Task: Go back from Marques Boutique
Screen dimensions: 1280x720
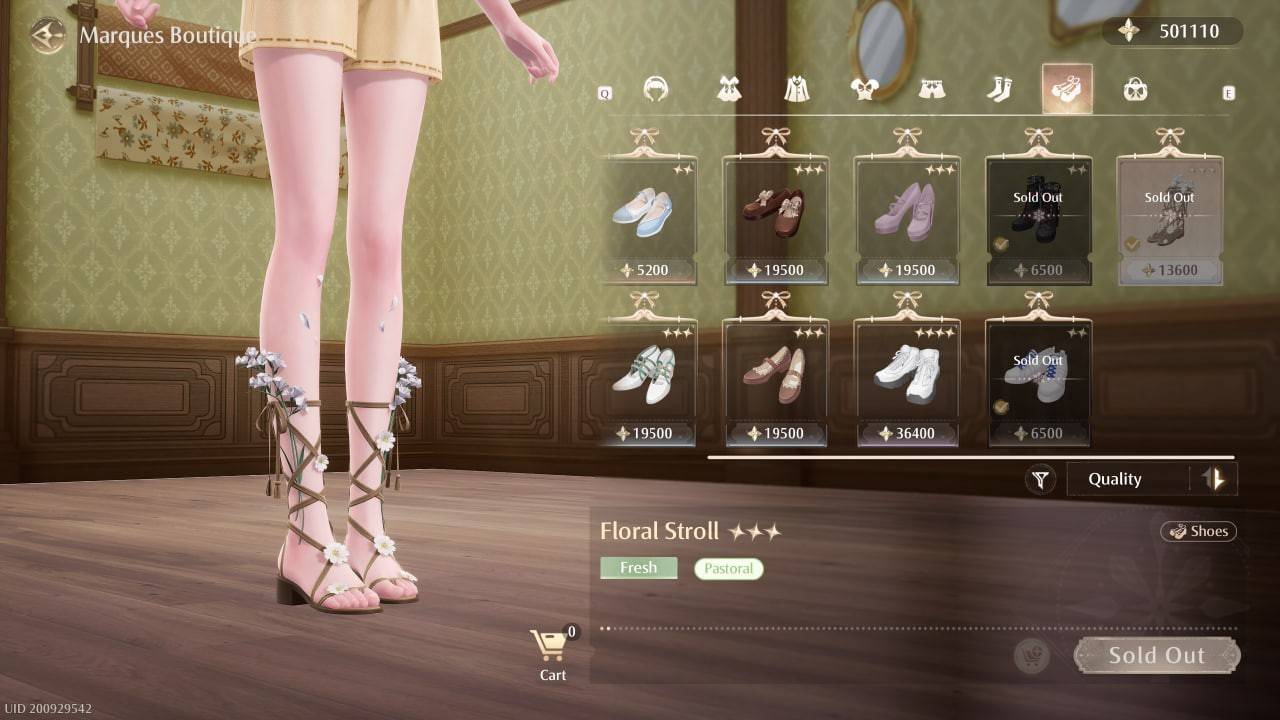Action: point(47,37)
